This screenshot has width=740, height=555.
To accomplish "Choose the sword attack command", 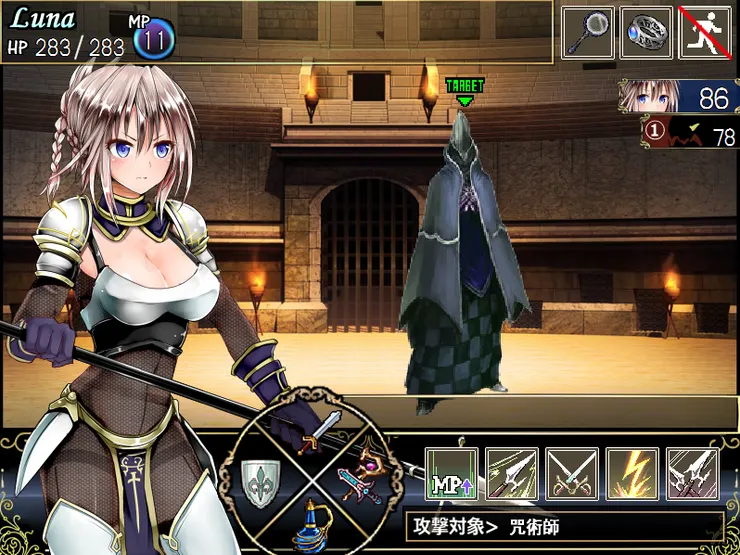I will [x=325, y=429].
